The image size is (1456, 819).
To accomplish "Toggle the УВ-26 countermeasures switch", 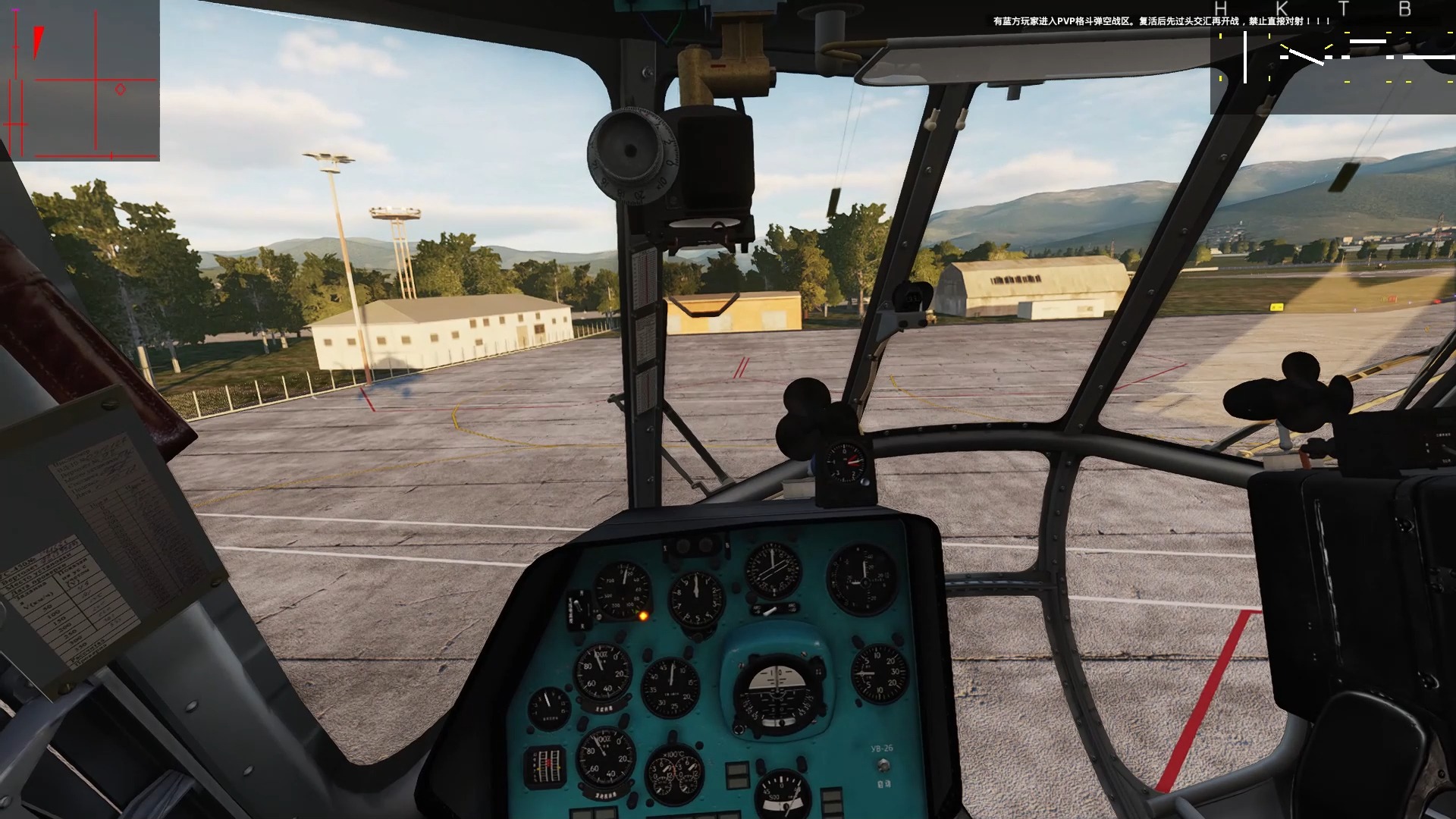I will 883,767.
